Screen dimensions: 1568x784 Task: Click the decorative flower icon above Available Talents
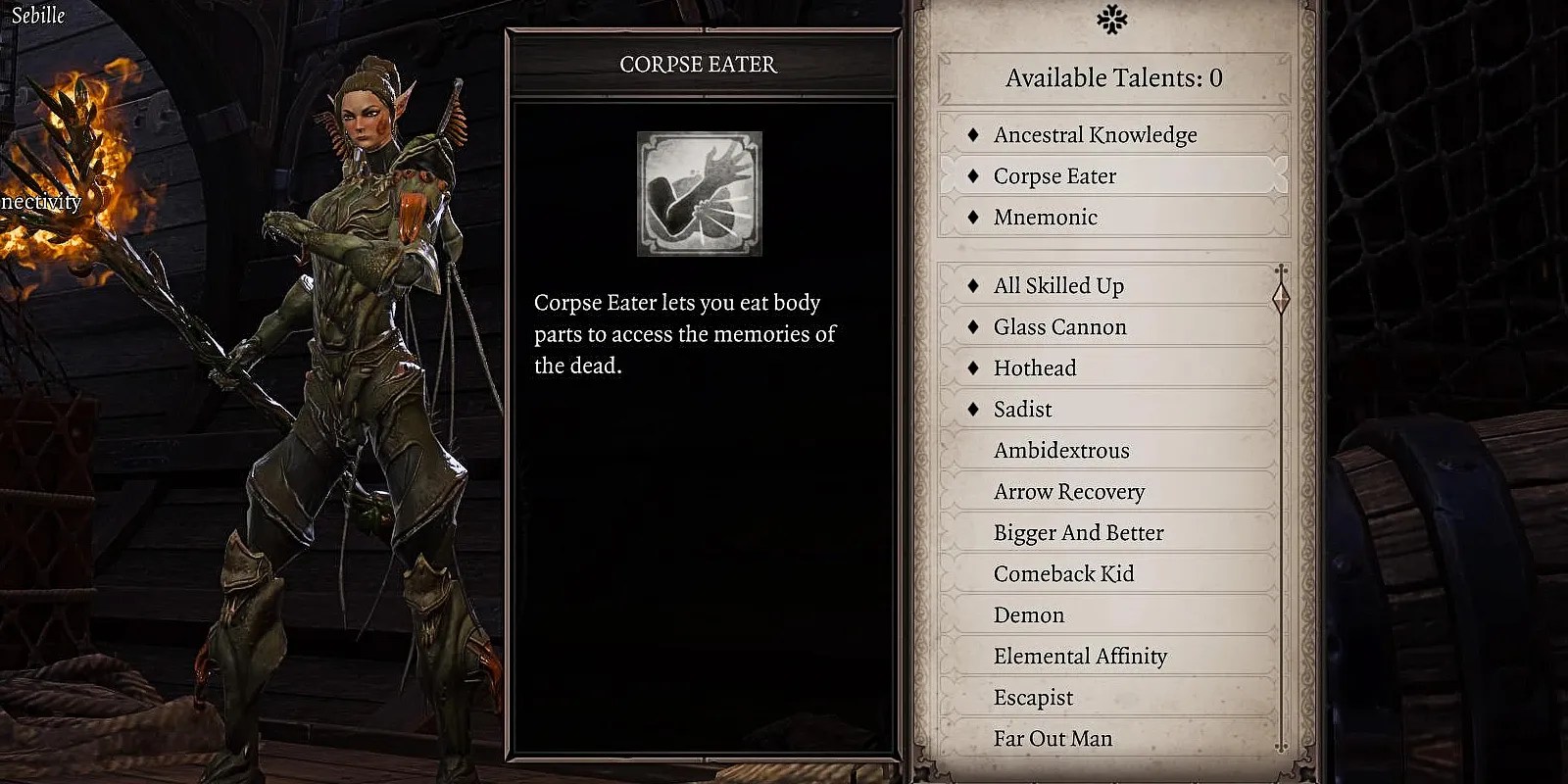(1112, 20)
